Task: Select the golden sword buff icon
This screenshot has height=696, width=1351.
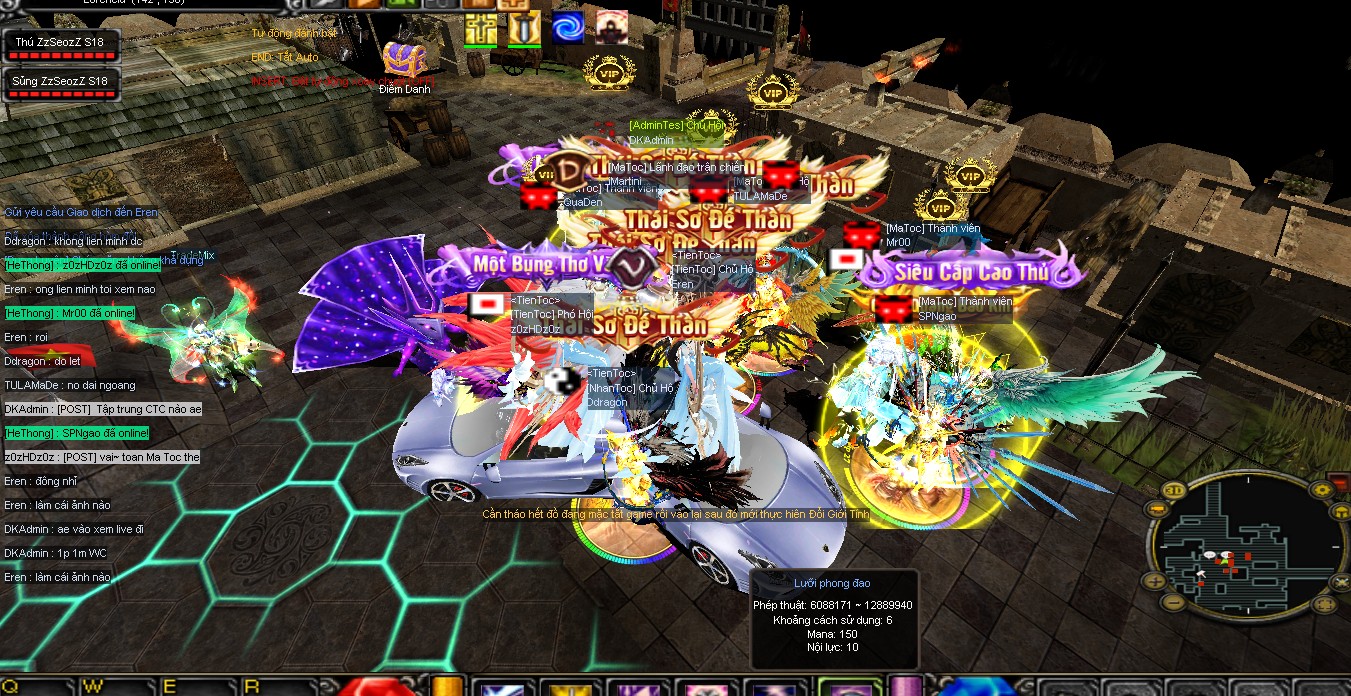Action: (524, 29)
